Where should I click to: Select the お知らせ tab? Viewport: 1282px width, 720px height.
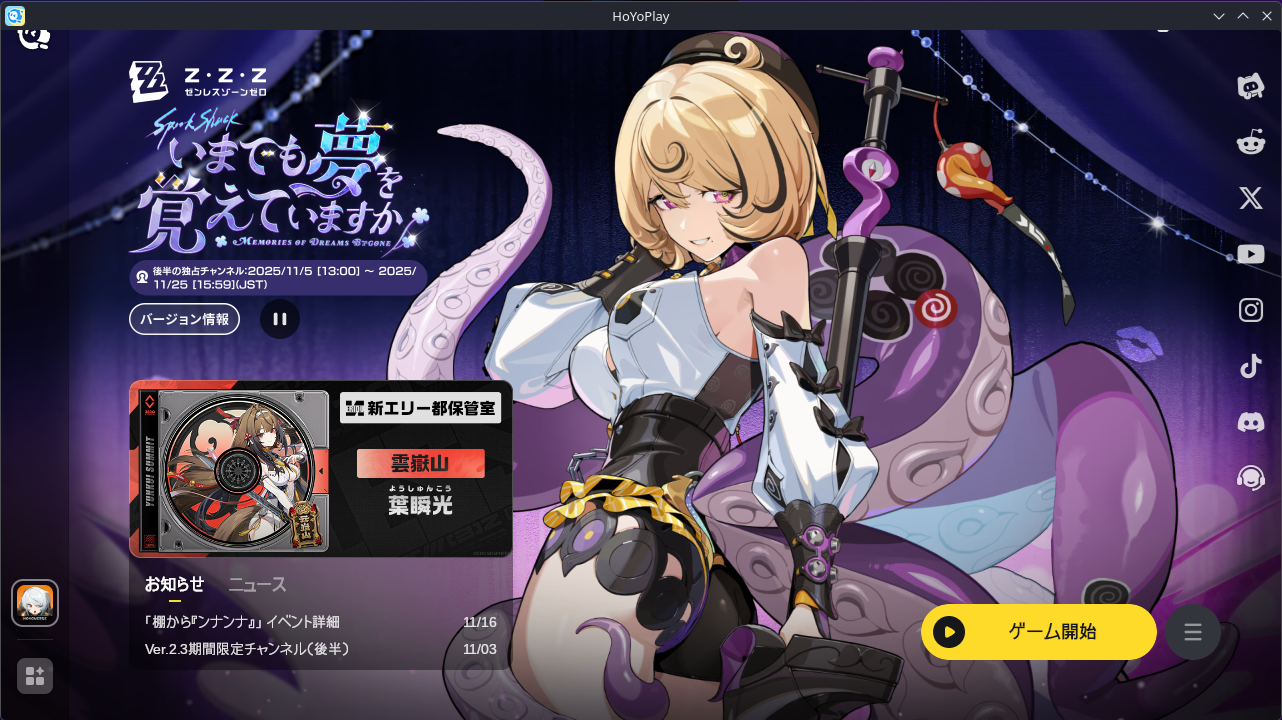(175, 584)
